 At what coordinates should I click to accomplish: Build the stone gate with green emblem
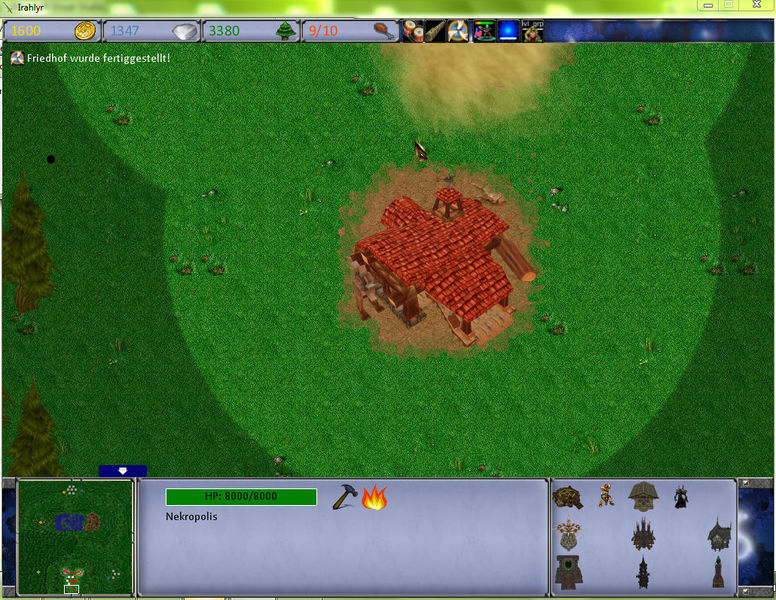[568, 572]
